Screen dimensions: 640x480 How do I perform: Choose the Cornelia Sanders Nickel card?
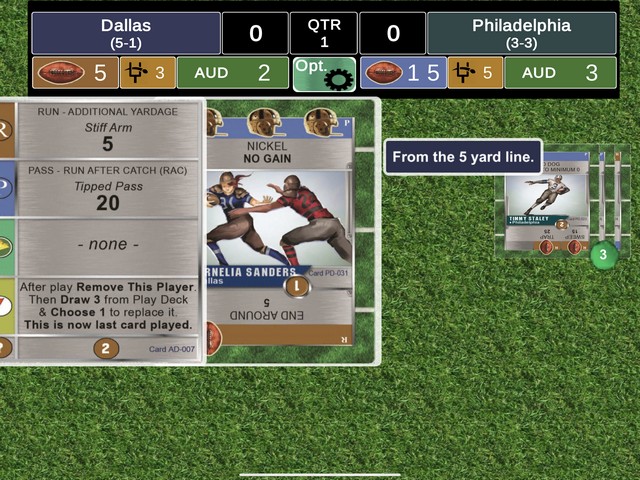[281, 230]
